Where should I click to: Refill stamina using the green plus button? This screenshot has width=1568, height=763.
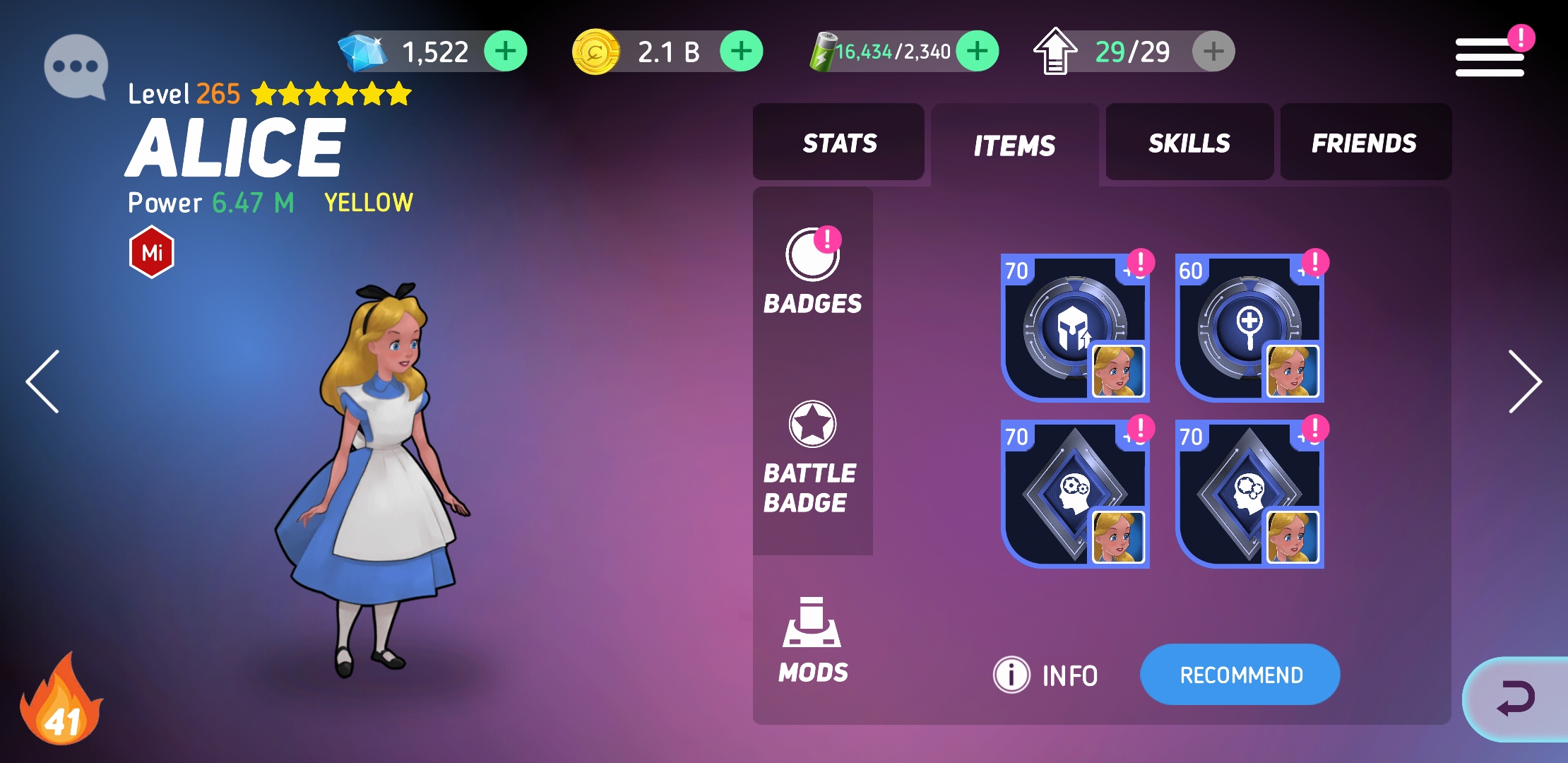click(977, 52)
